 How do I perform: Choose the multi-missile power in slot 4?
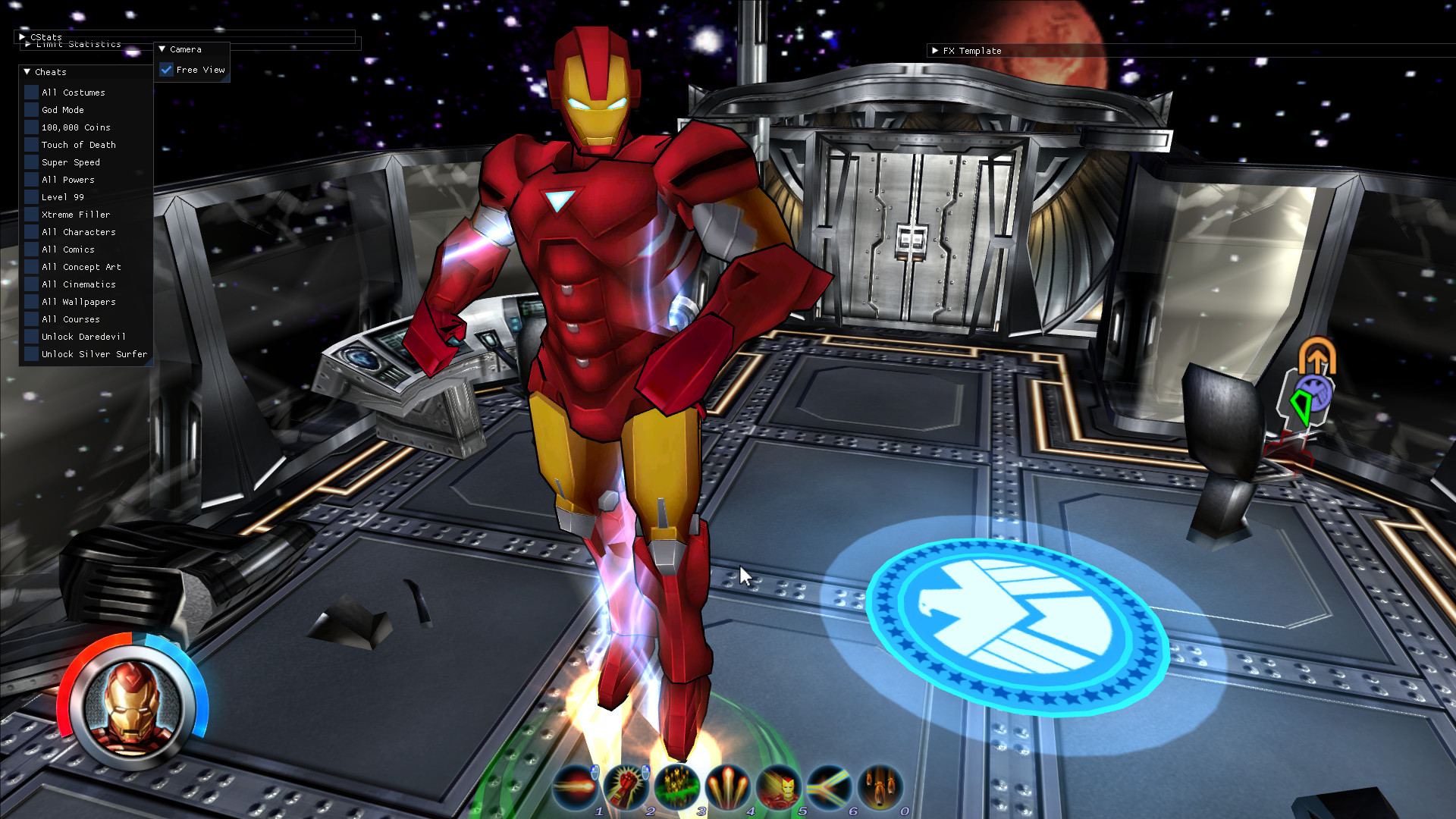point(729,786)
